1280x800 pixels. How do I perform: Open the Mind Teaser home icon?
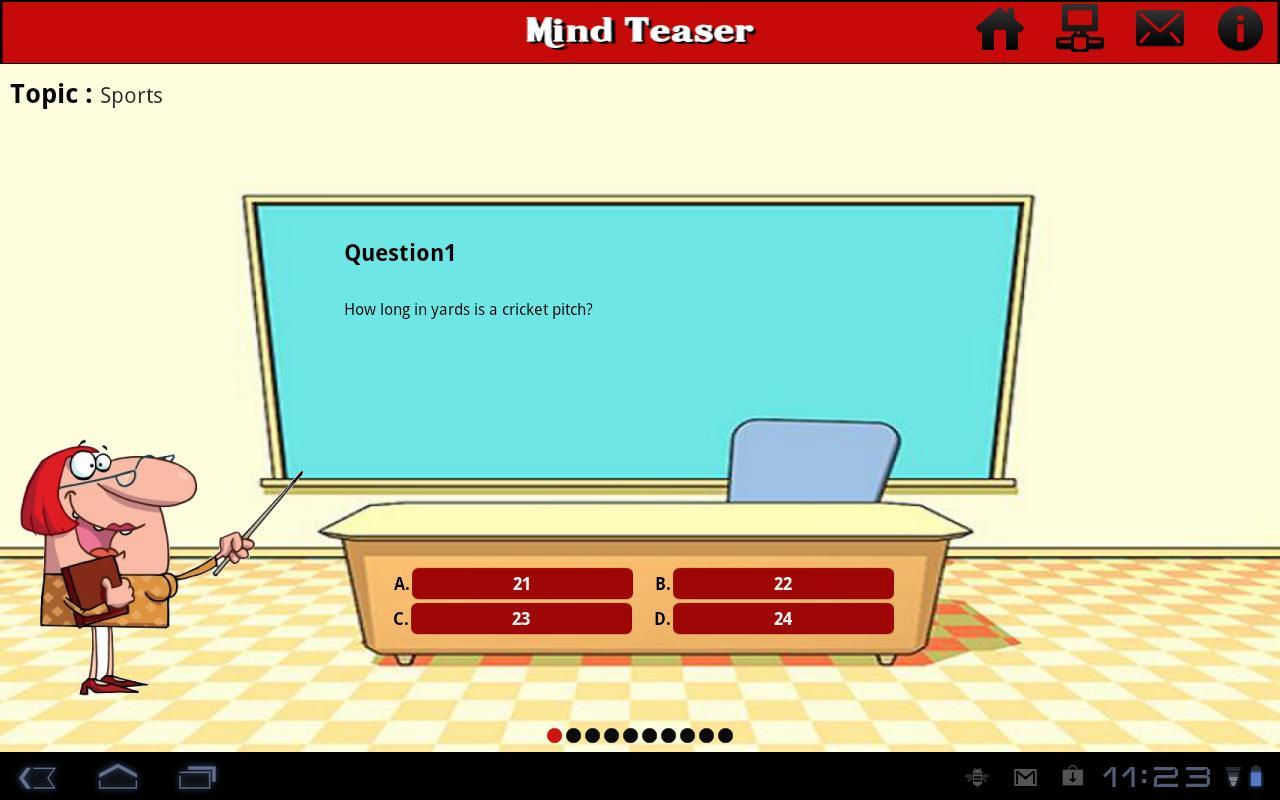[1000, 30]
